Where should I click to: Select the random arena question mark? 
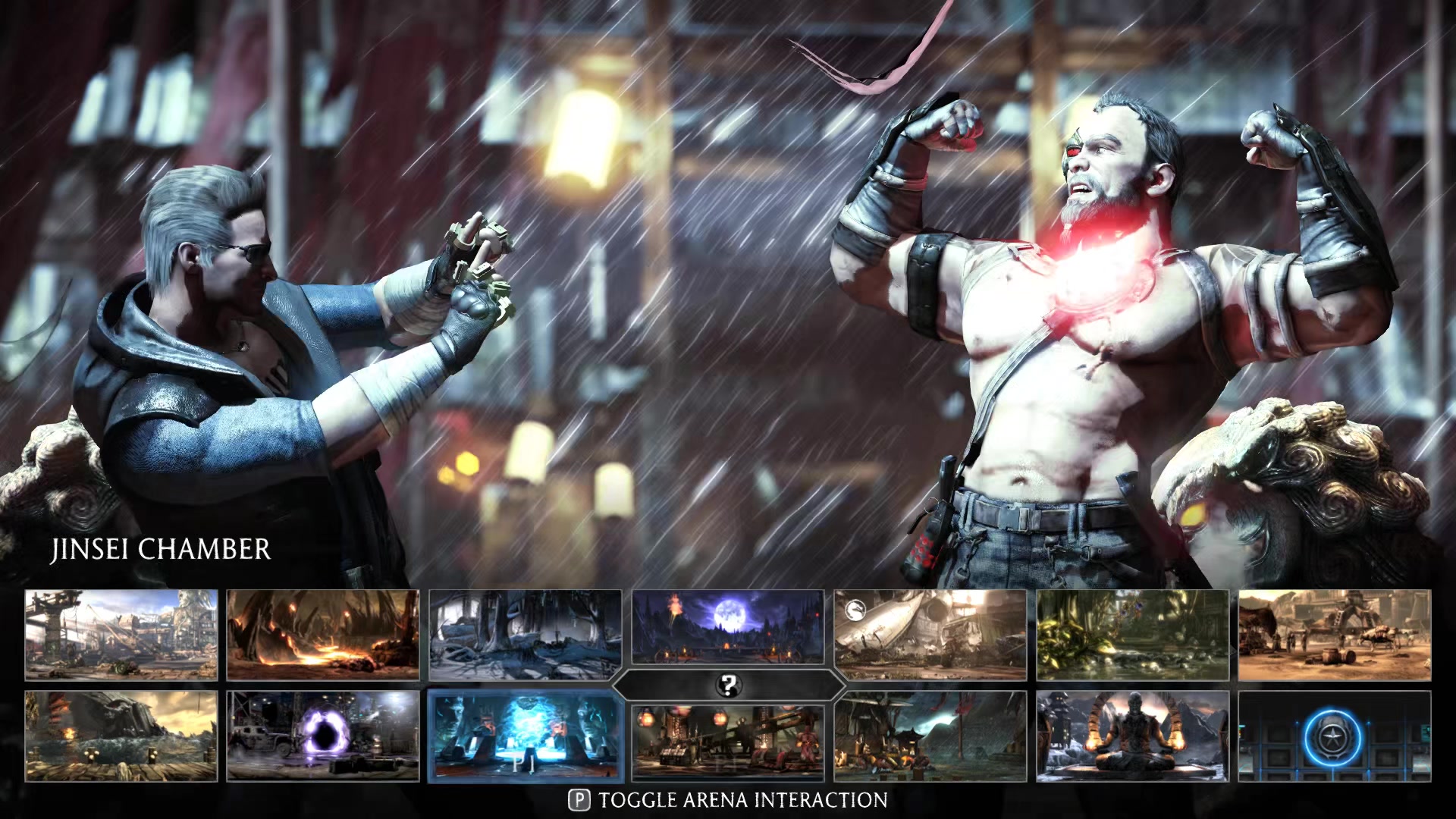coord(728,686)
